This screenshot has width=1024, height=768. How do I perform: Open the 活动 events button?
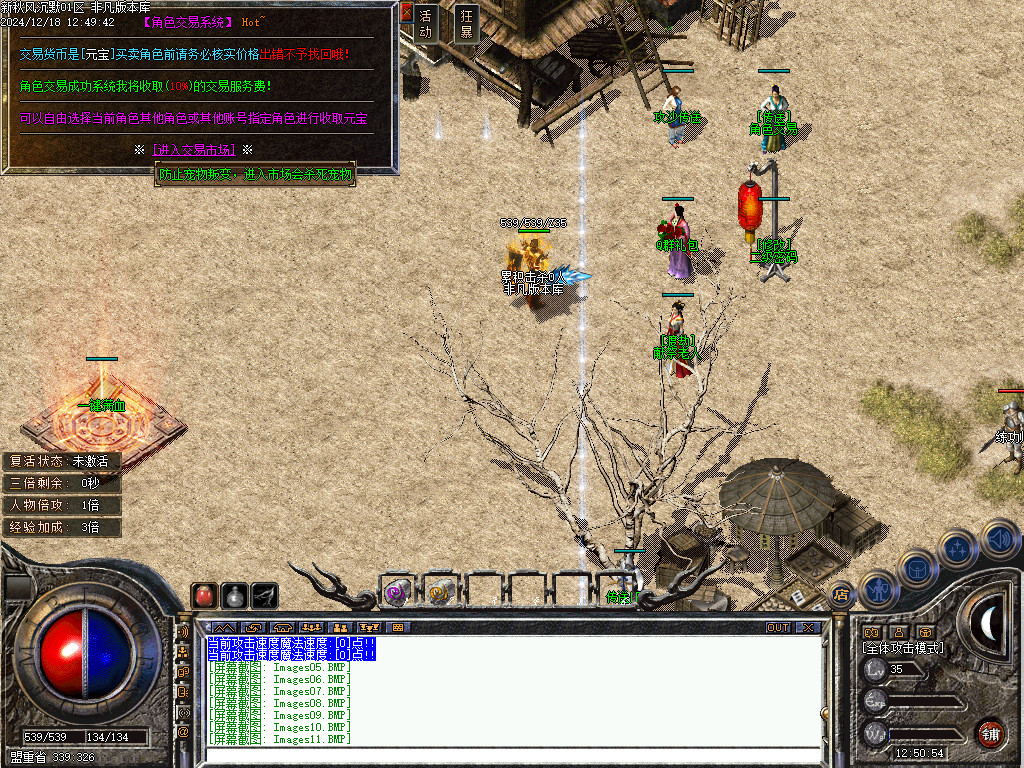click(426, 23)
